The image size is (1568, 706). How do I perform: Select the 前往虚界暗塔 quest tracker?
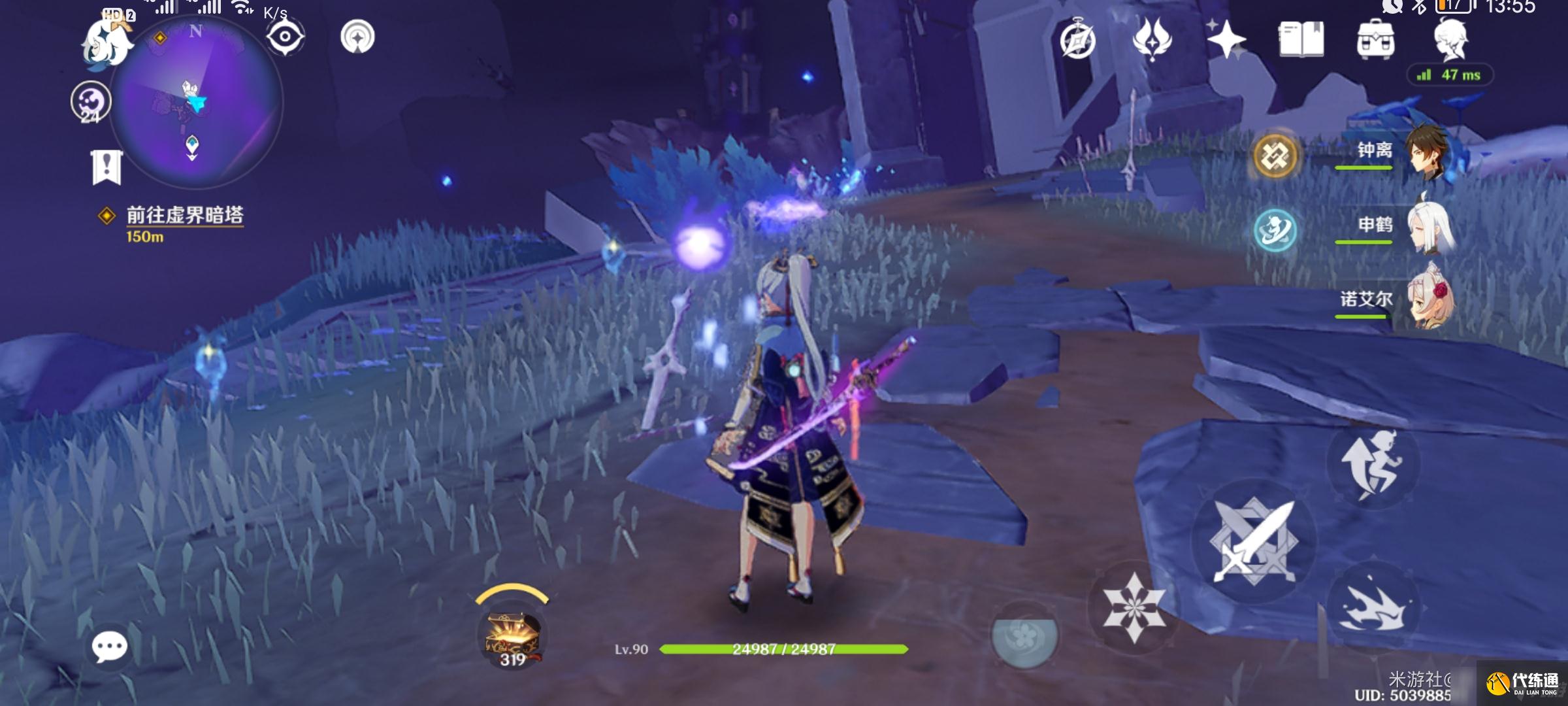coord(184,216)
